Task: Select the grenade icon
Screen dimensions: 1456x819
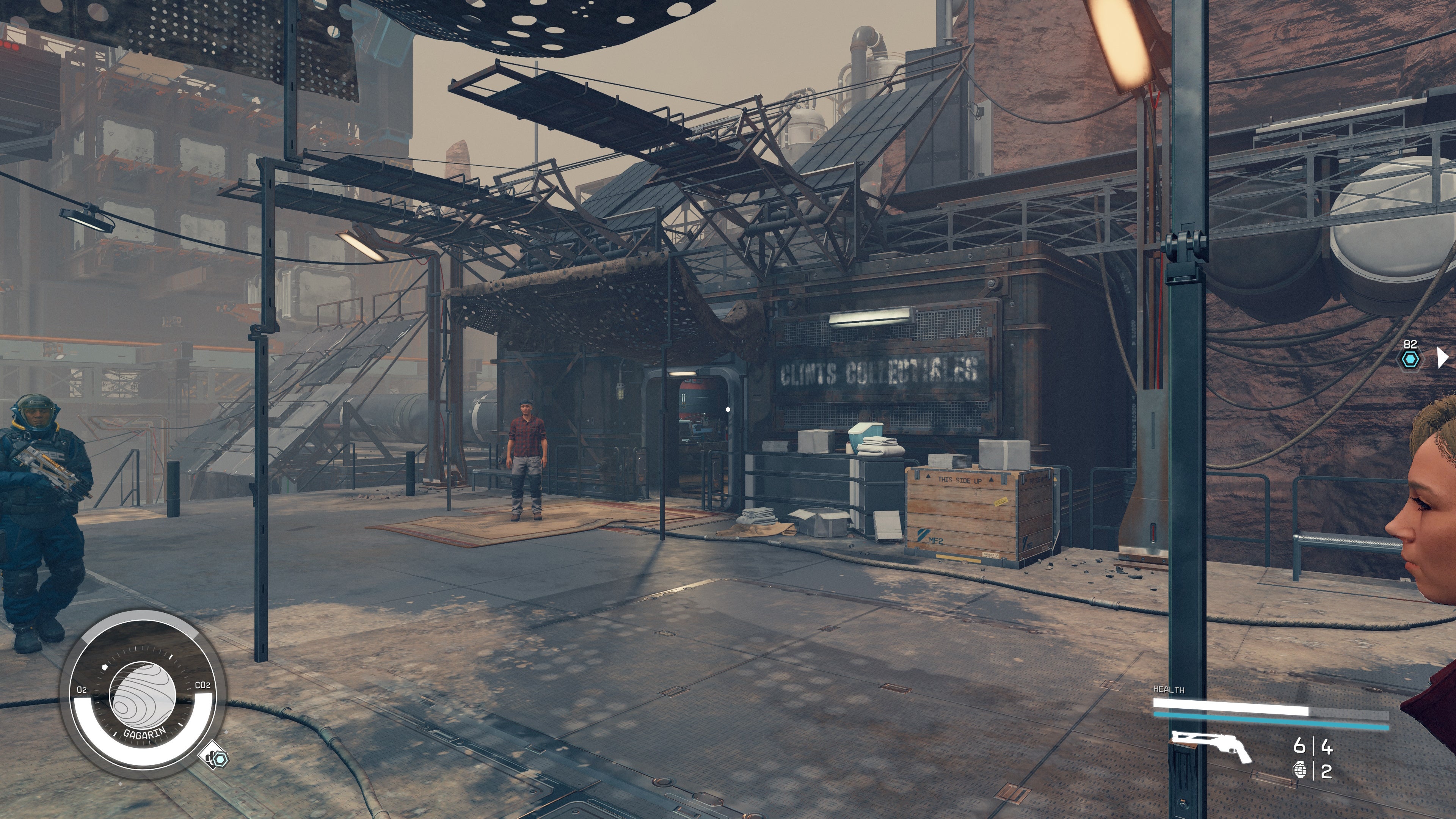Action: click(1299, 771)
